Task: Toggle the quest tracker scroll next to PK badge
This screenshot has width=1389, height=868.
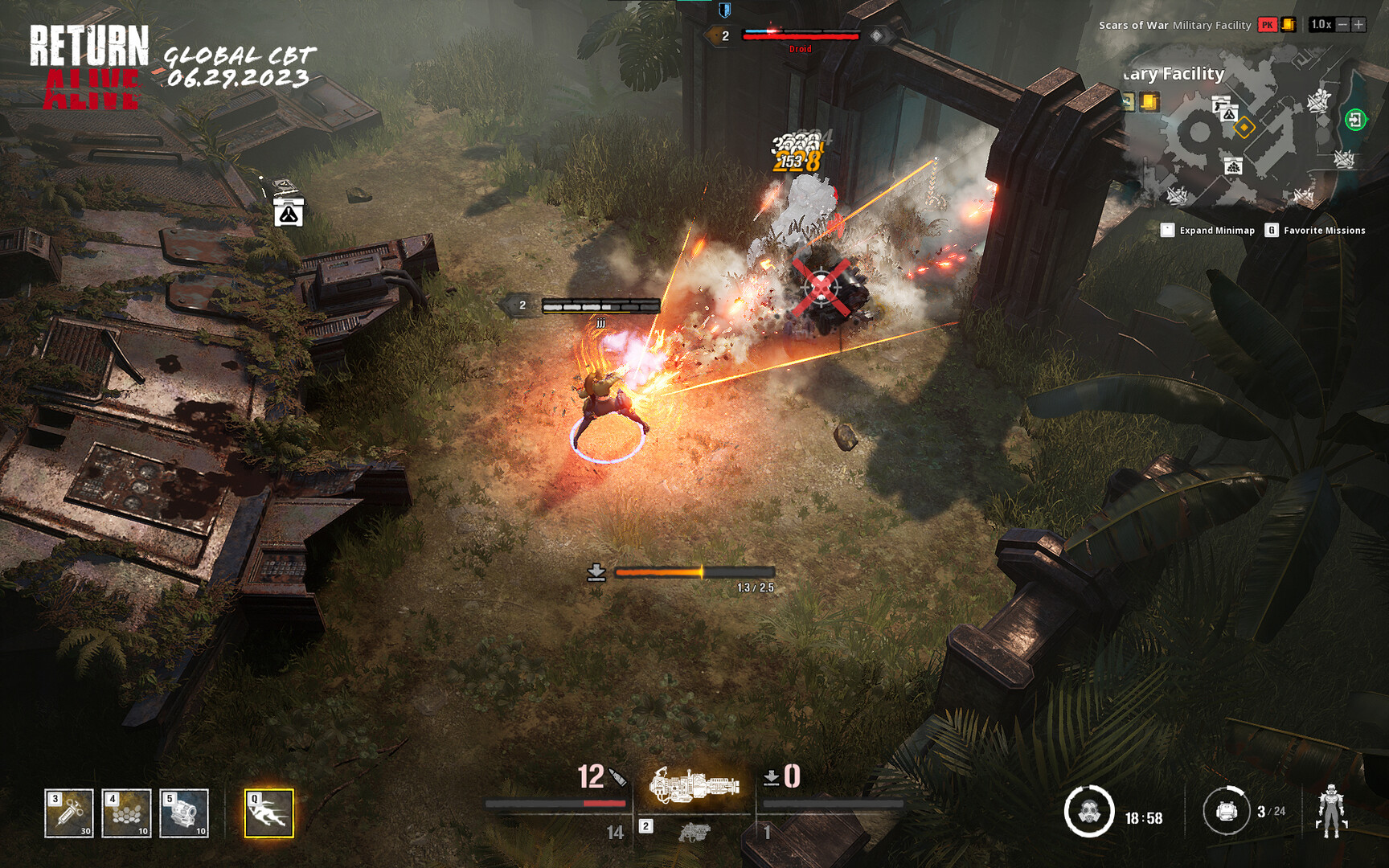Action: tap(1290, 25)
